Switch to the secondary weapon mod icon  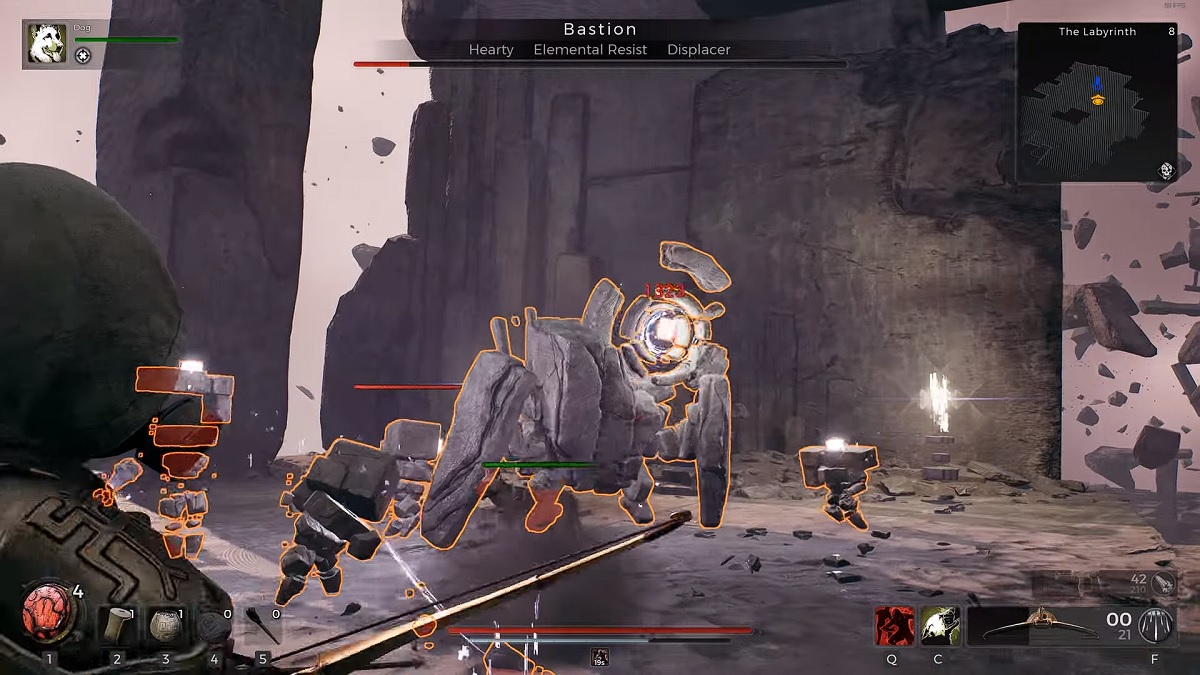(1164, 583)
